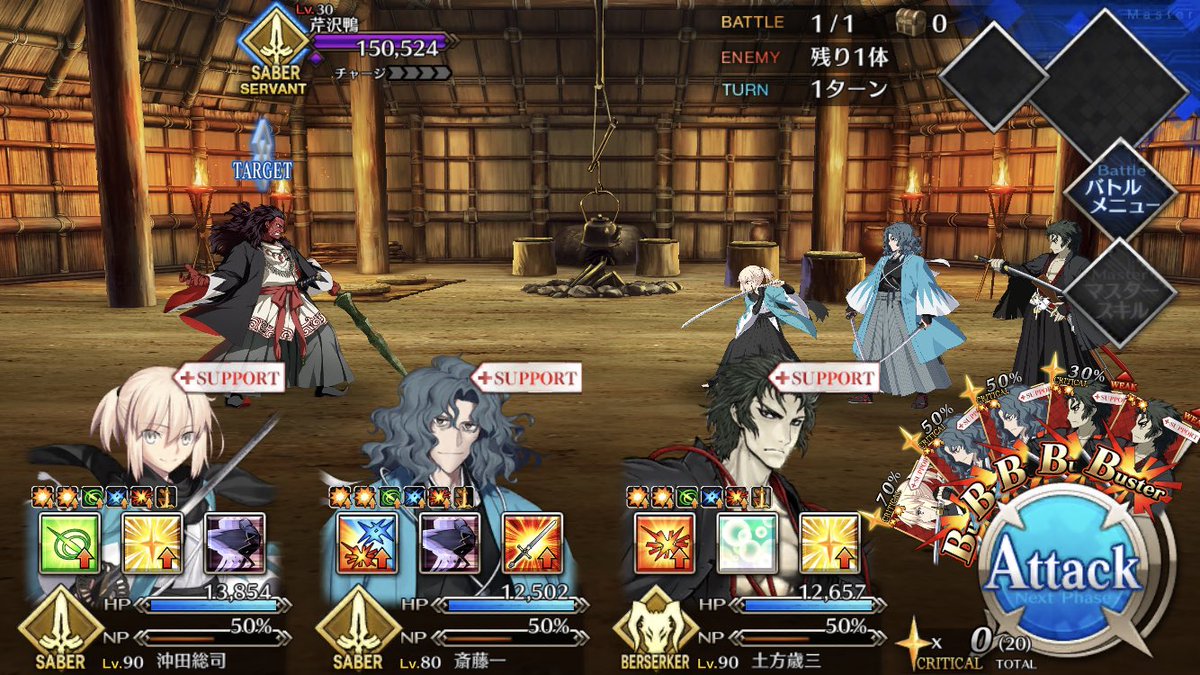The height and width of the screenshot is (675, 1200).
Task: Use Okita's golden star burst skill
Action: coord(152,543)
